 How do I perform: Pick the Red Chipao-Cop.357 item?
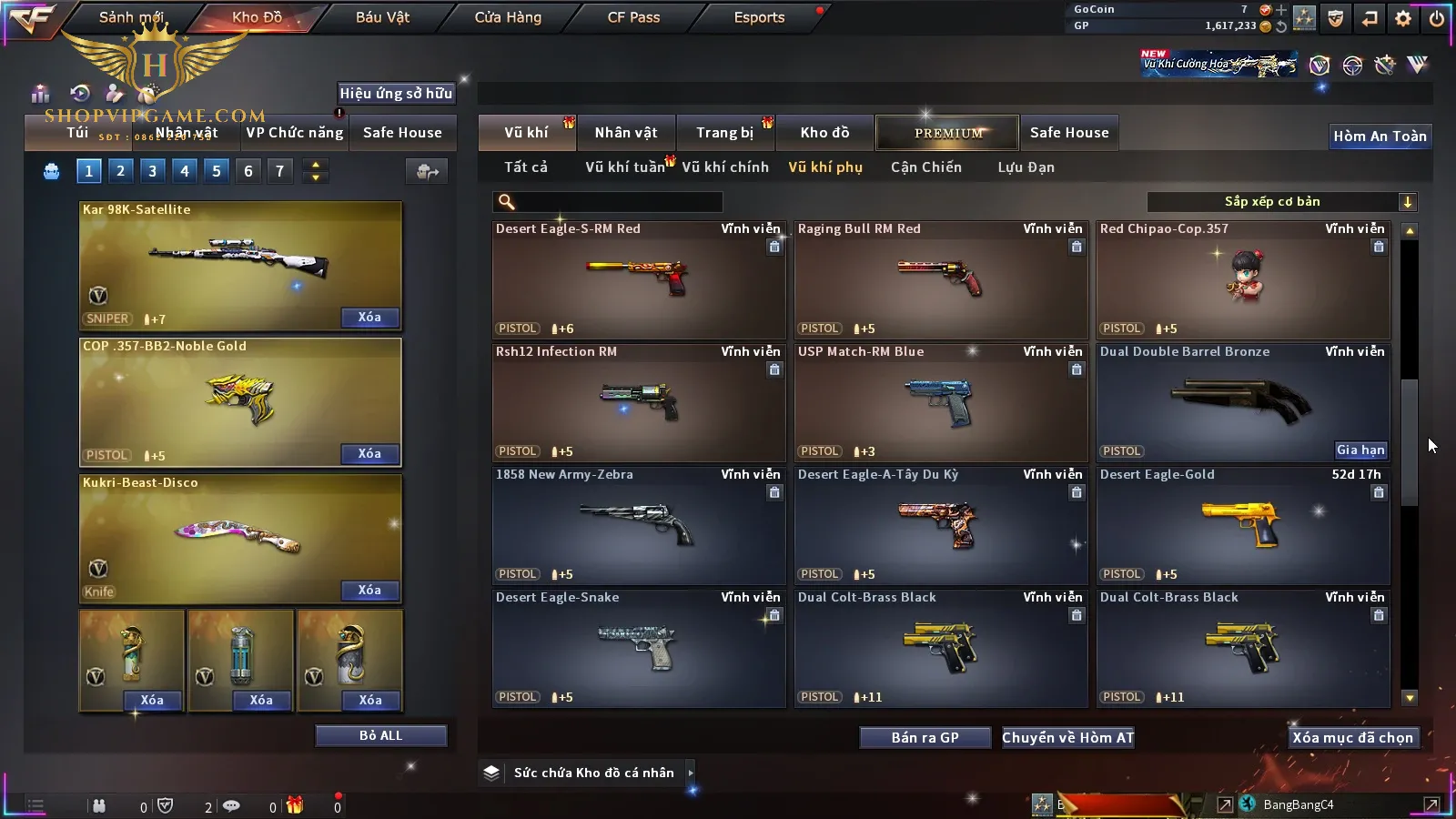(1243, 279)
